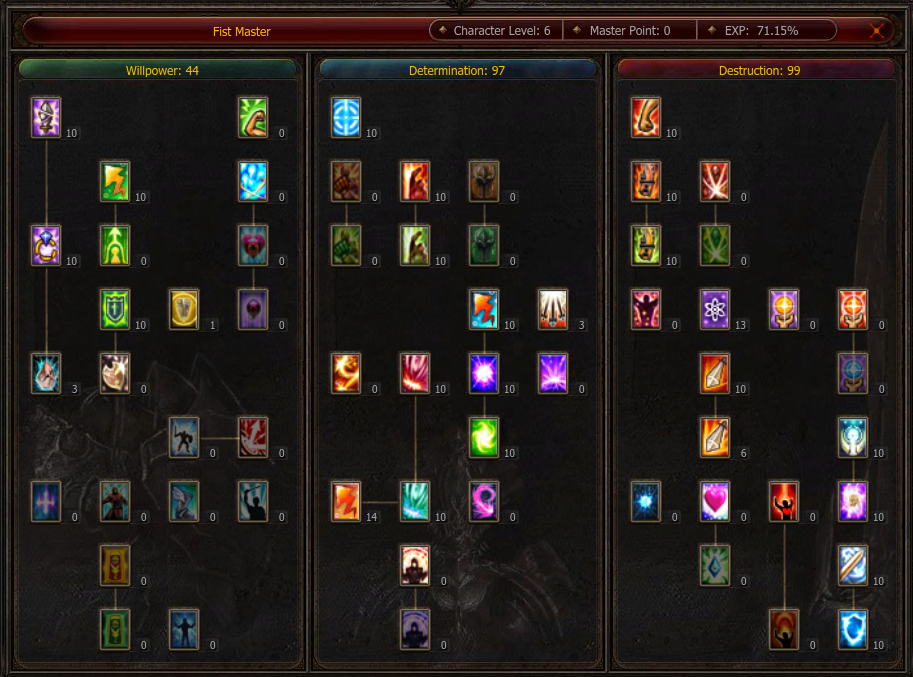Click the brown fist skill in Determination
This screenshot has height=677, width=913.
tap(346, 181)
